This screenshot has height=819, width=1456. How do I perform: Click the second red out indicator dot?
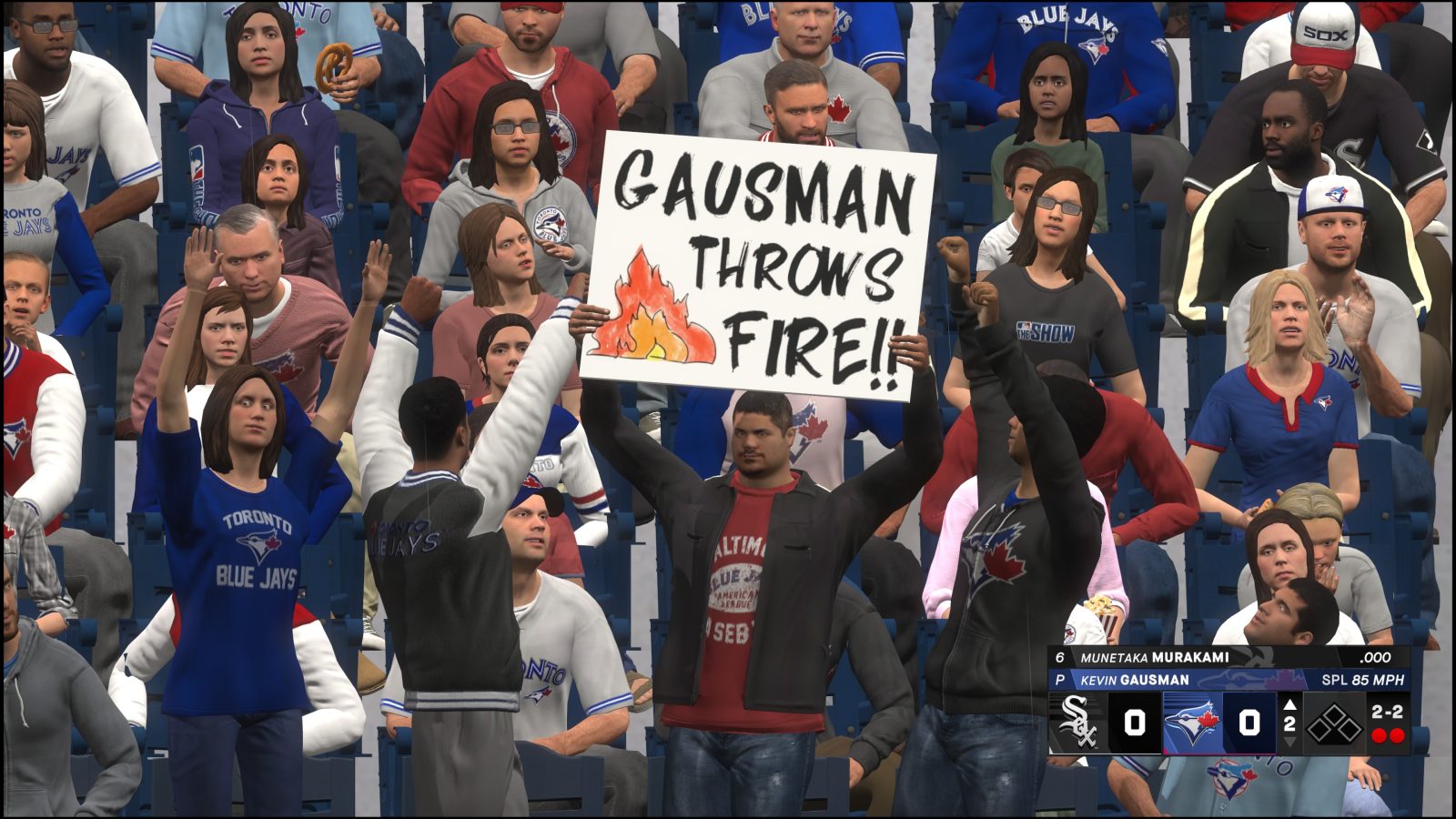(x=1399, y=733)
